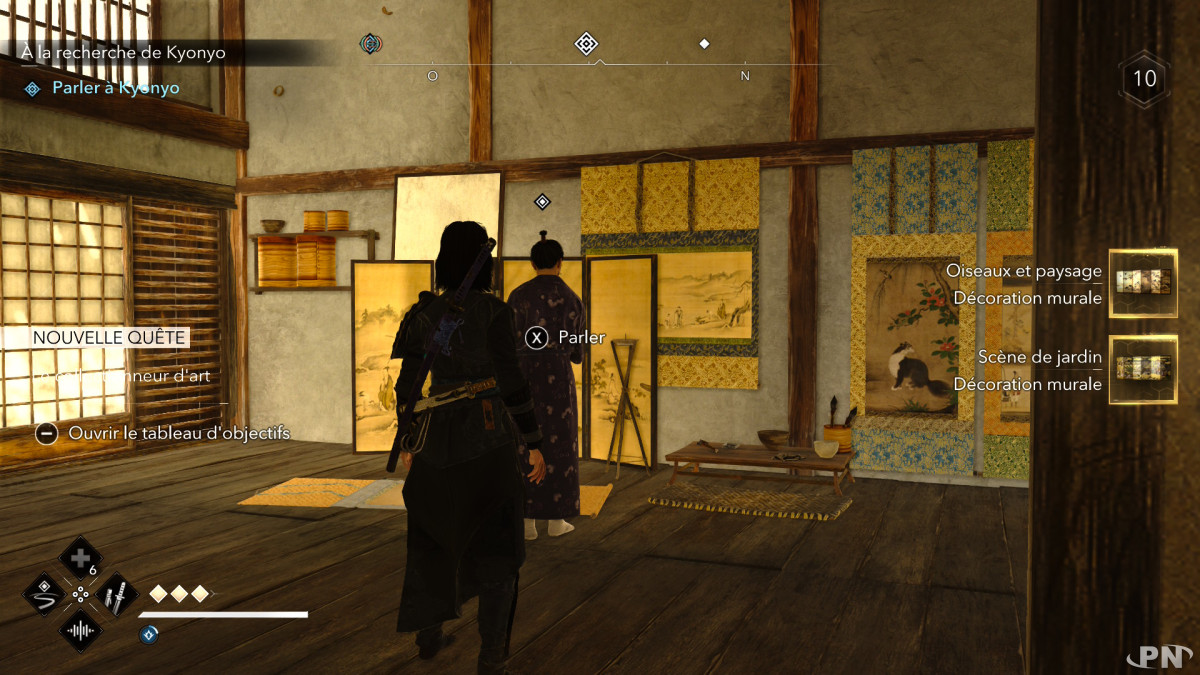Select the path guidance slot
Viewport: 1200px width, 675px height.
point(43,594)
